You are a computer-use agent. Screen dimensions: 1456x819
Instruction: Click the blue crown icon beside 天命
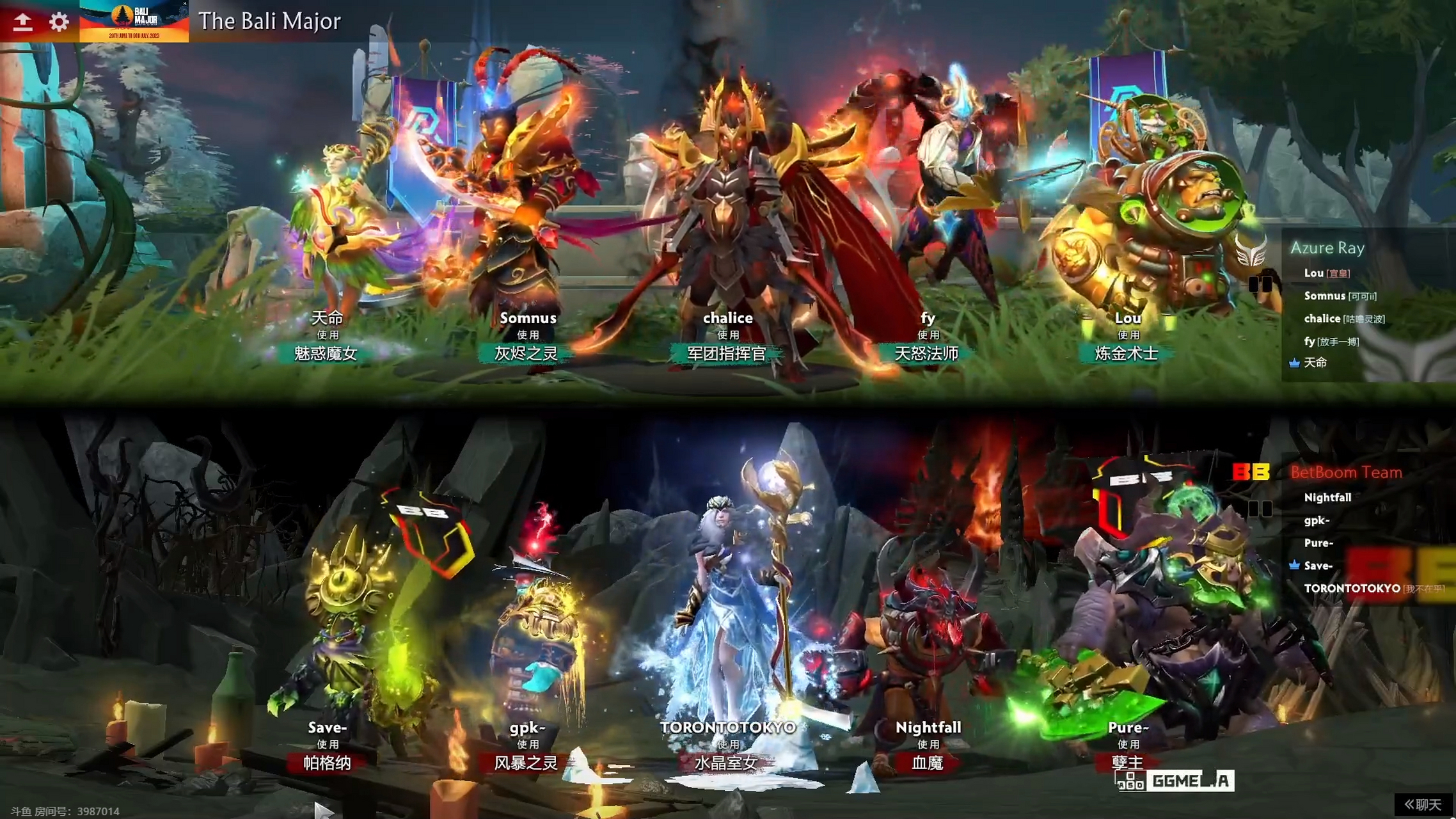tap(1294, 363)
